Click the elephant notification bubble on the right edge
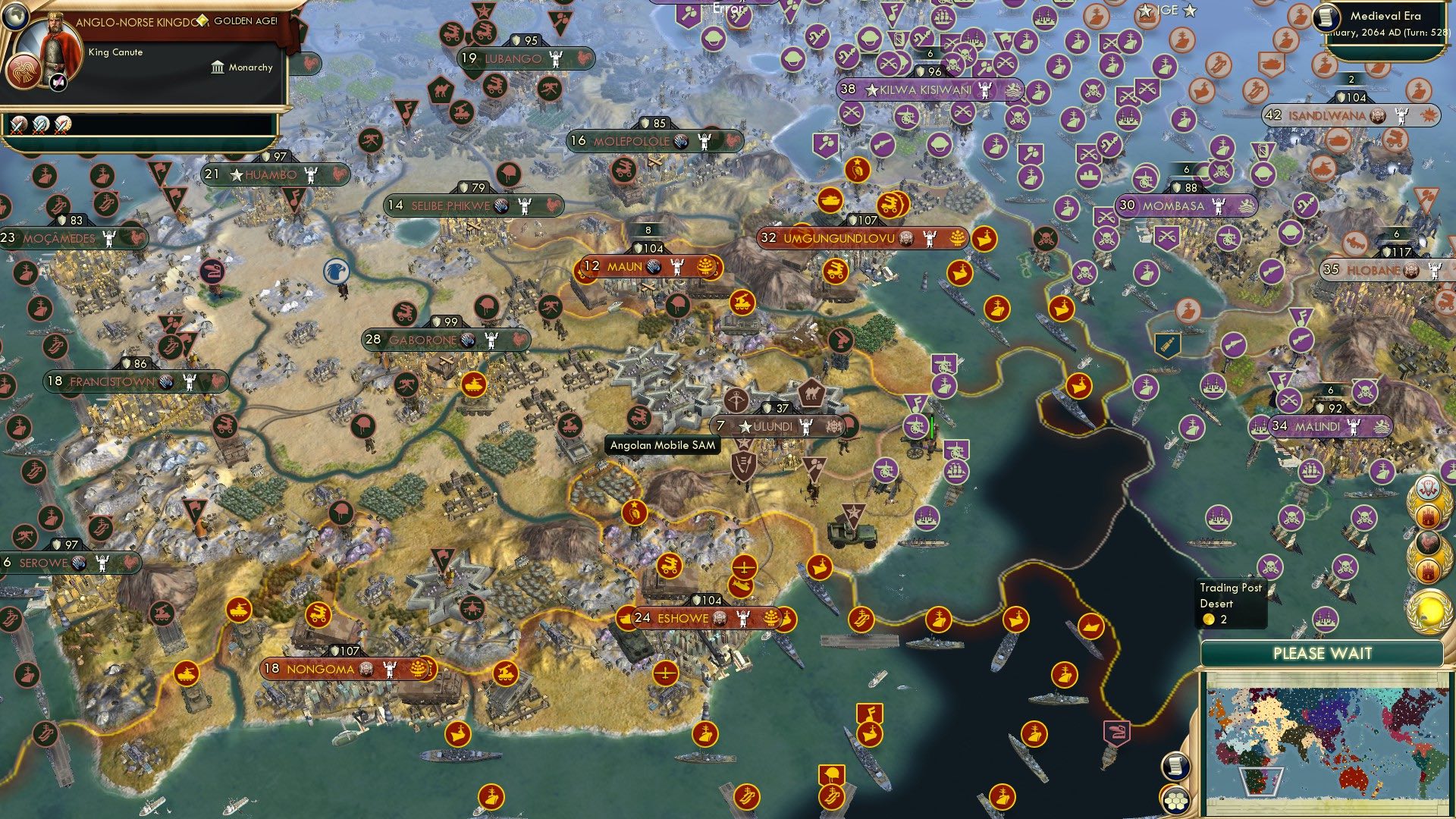 (1429, 488)
